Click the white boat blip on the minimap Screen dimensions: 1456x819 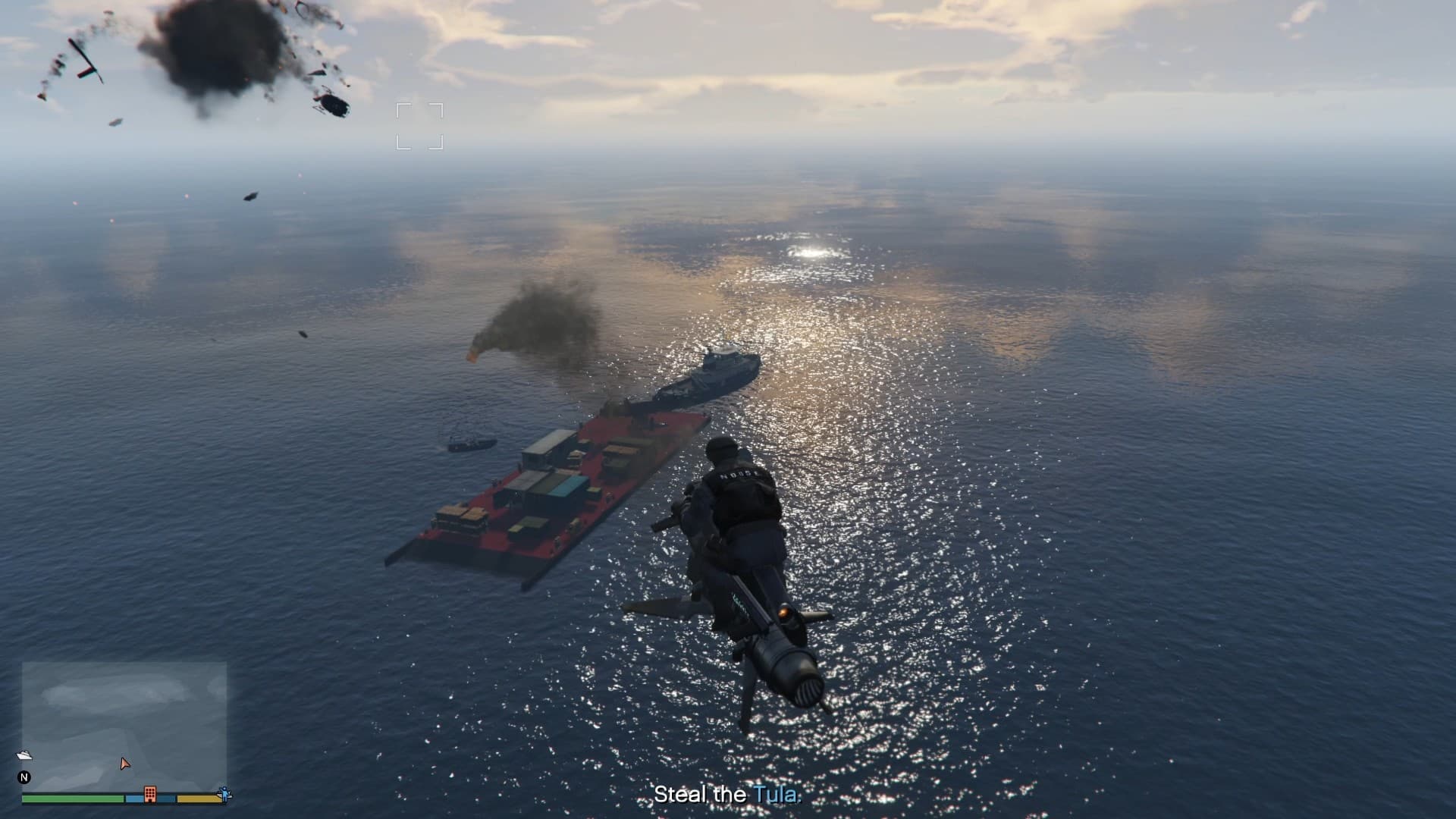click(25, 755)
